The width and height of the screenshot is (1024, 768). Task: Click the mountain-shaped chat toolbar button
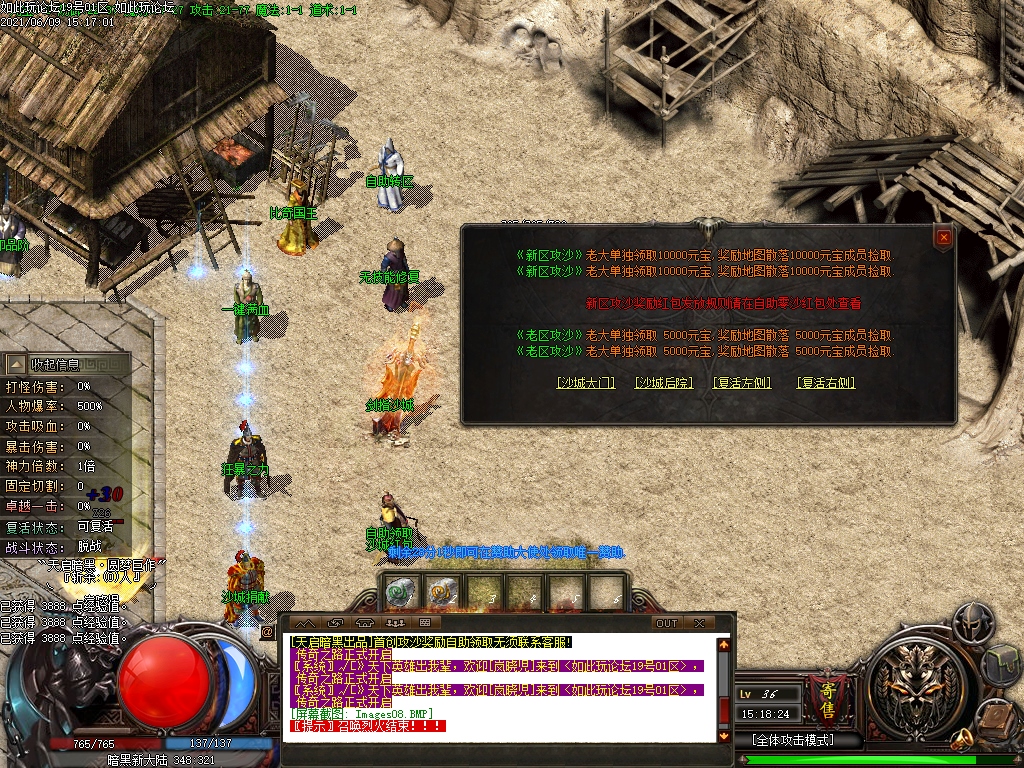(305, 623)
